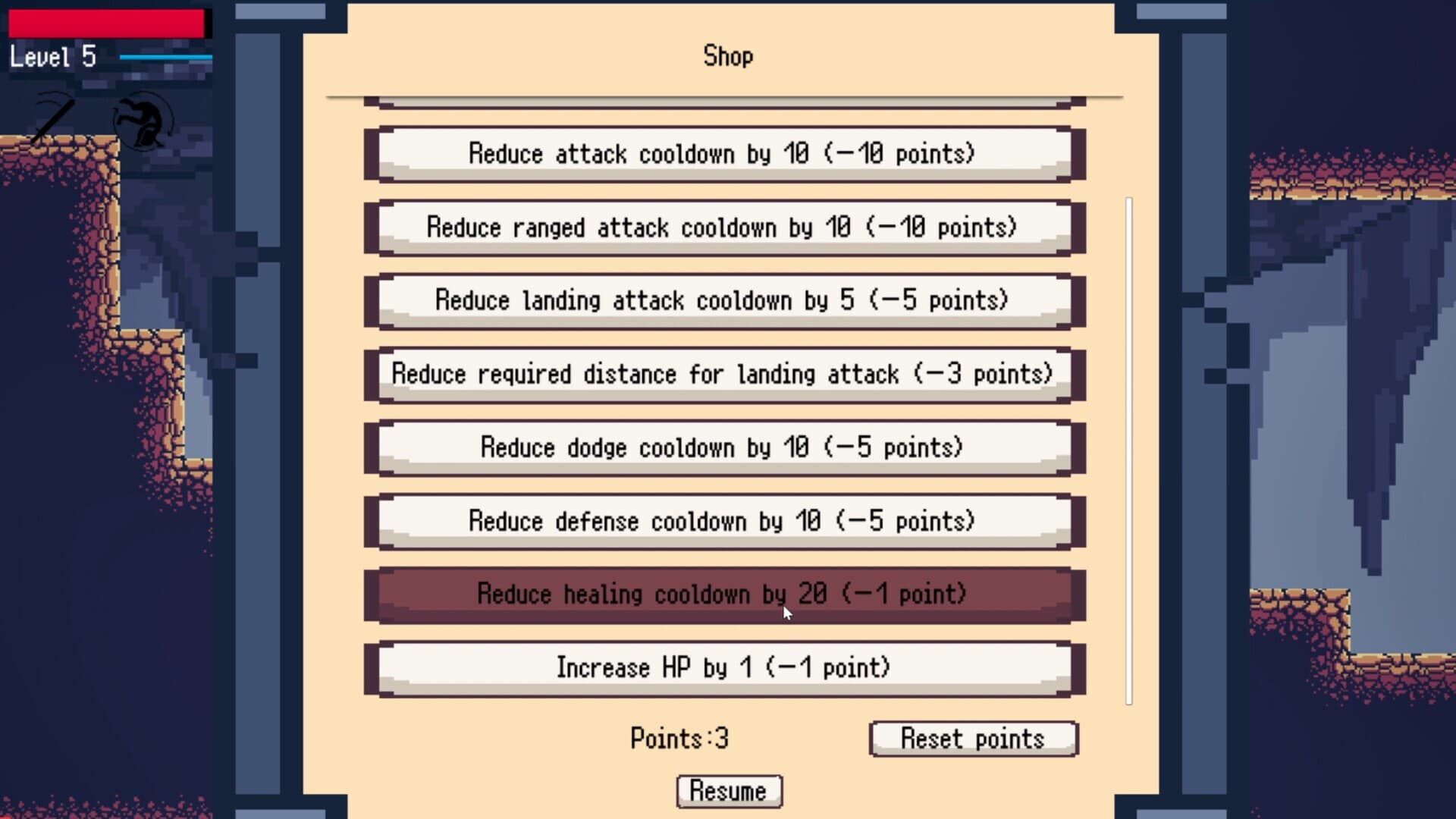Screen dimensions: 1456x819
Task: Select Reduce landing attack cooldown by 5
Action: click(723, 300)
